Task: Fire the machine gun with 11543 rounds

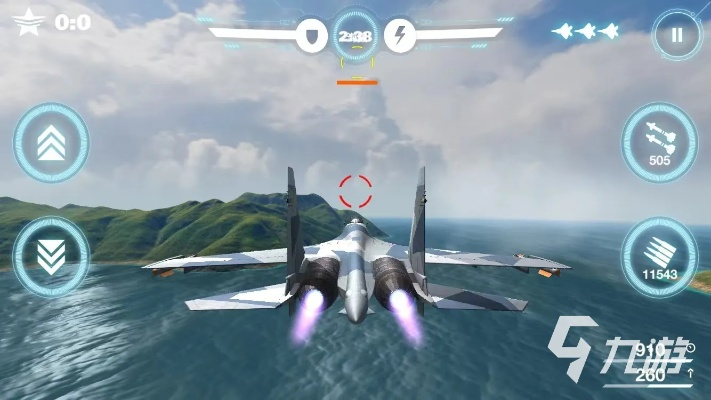Action: (659, 256)
